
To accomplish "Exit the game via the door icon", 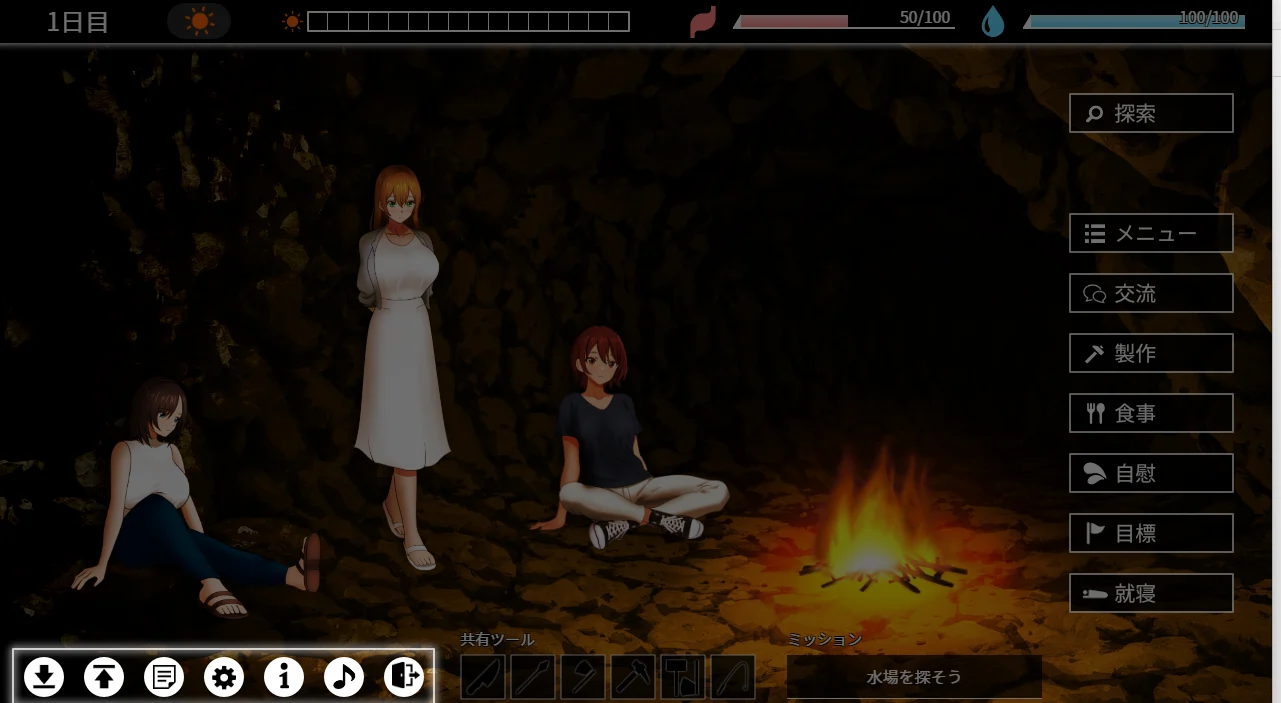I will coord(404,677).
